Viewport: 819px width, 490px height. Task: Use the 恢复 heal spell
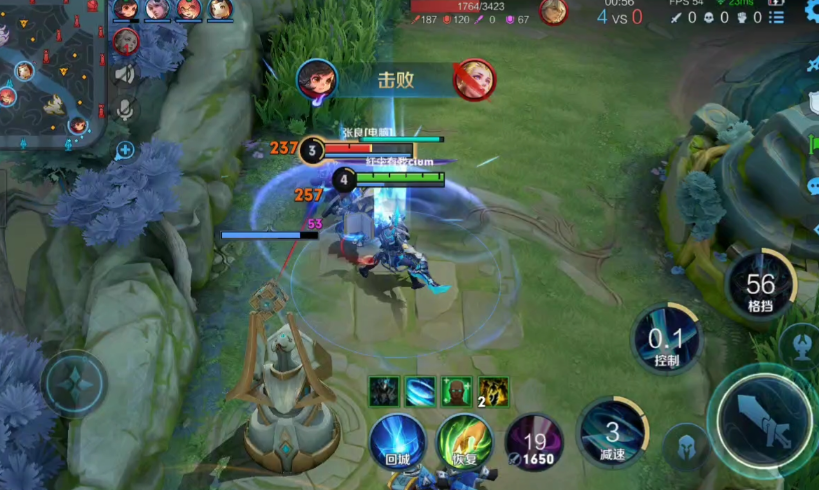(x=465, y=441)
